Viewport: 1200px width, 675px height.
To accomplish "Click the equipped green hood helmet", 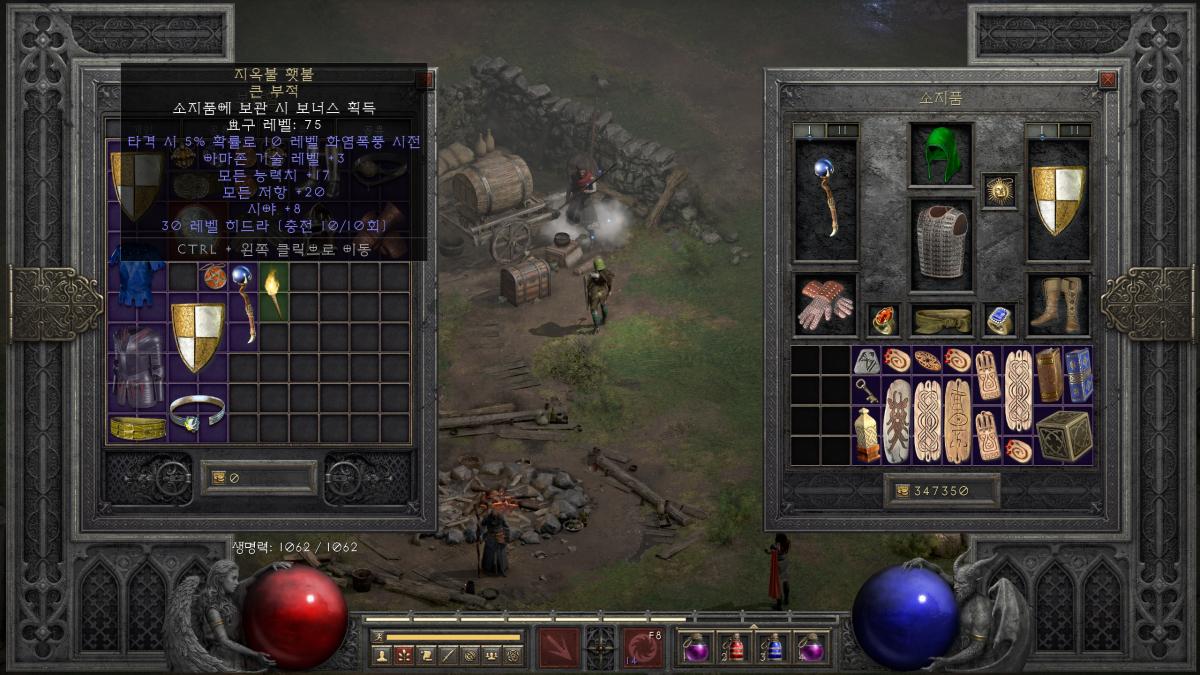I will (x=941, y=155).
